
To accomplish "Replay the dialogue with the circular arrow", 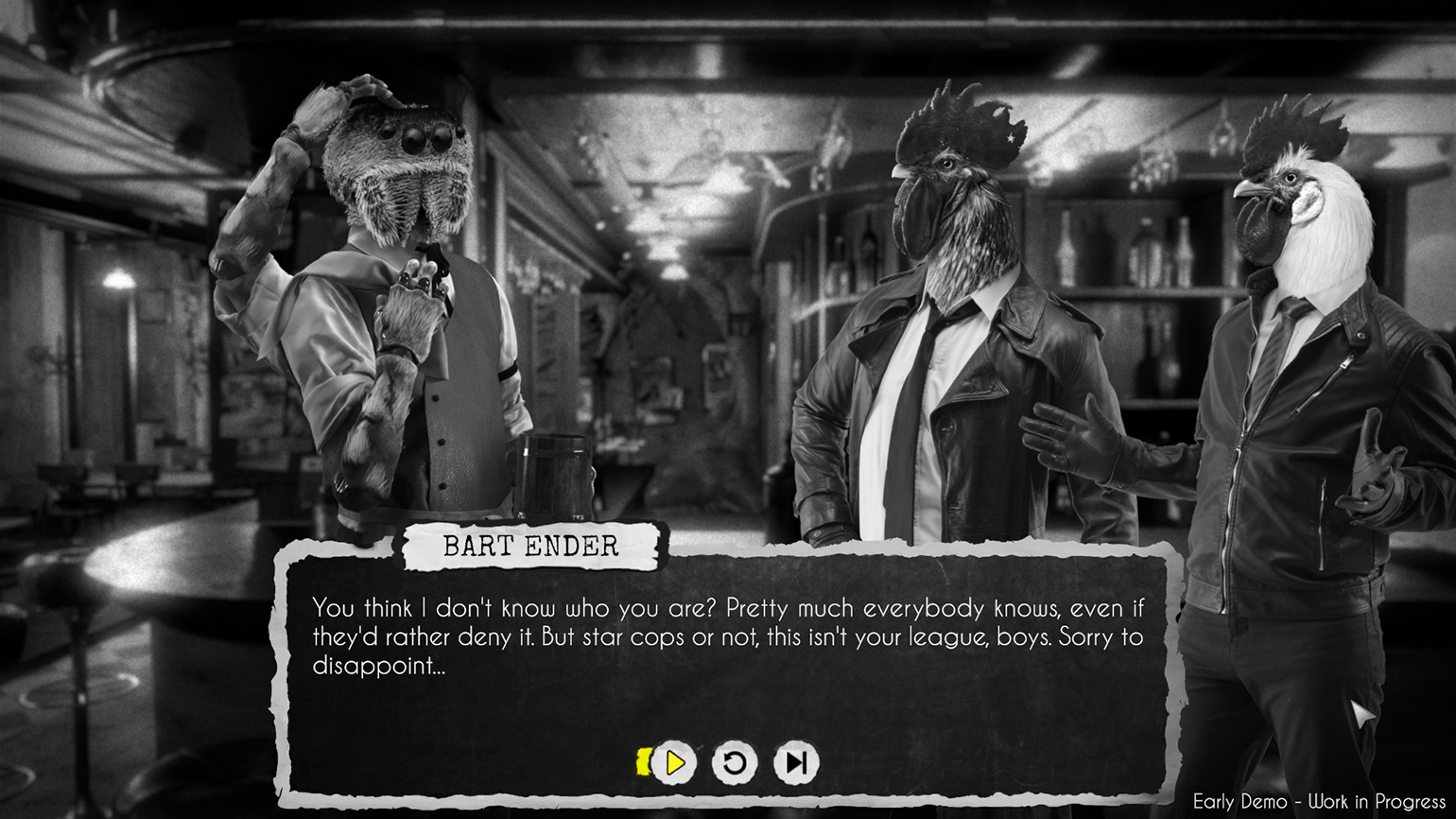I will [735, 762].
